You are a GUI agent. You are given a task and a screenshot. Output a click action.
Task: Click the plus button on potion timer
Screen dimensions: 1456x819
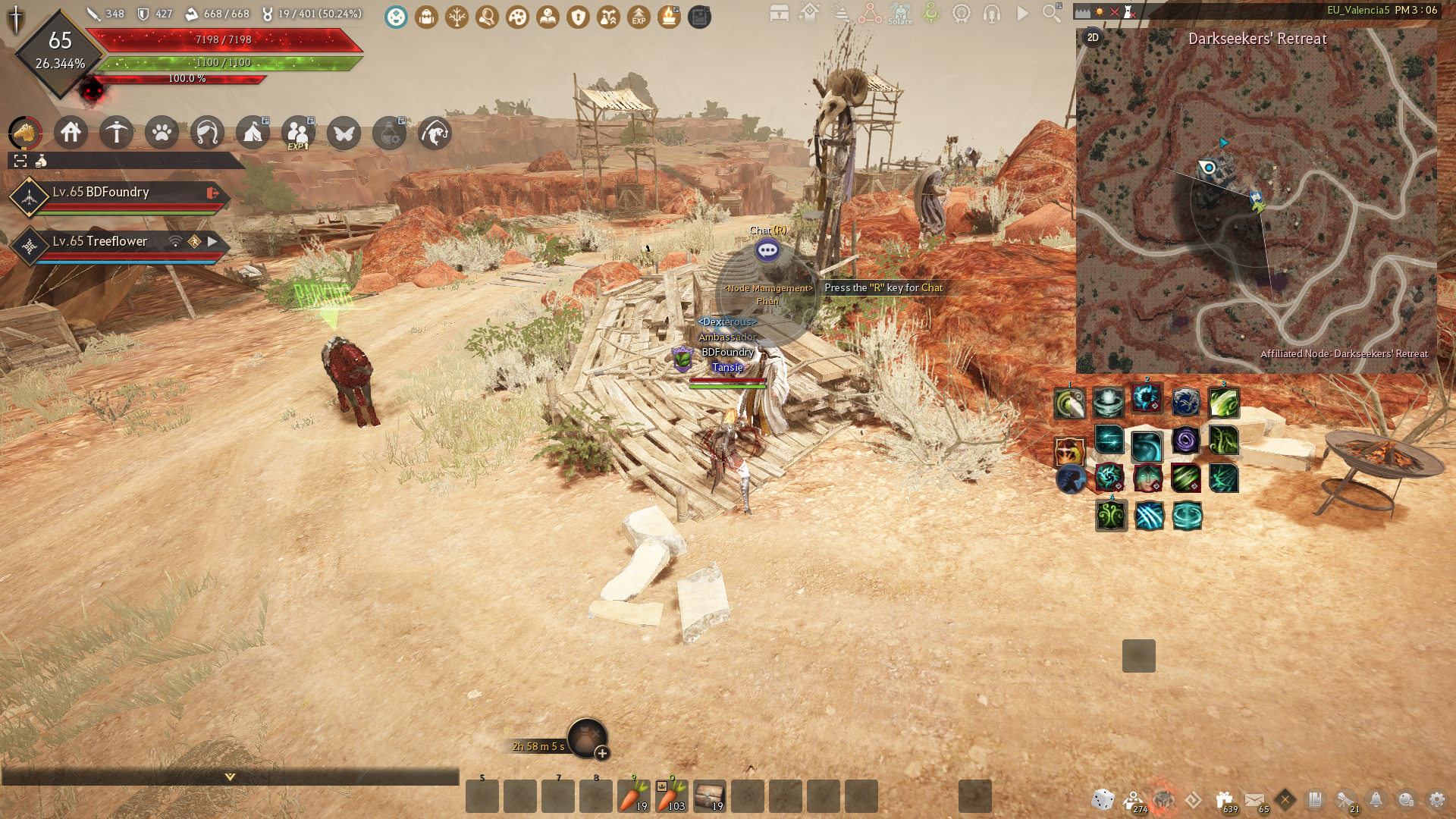pos(602,753)
